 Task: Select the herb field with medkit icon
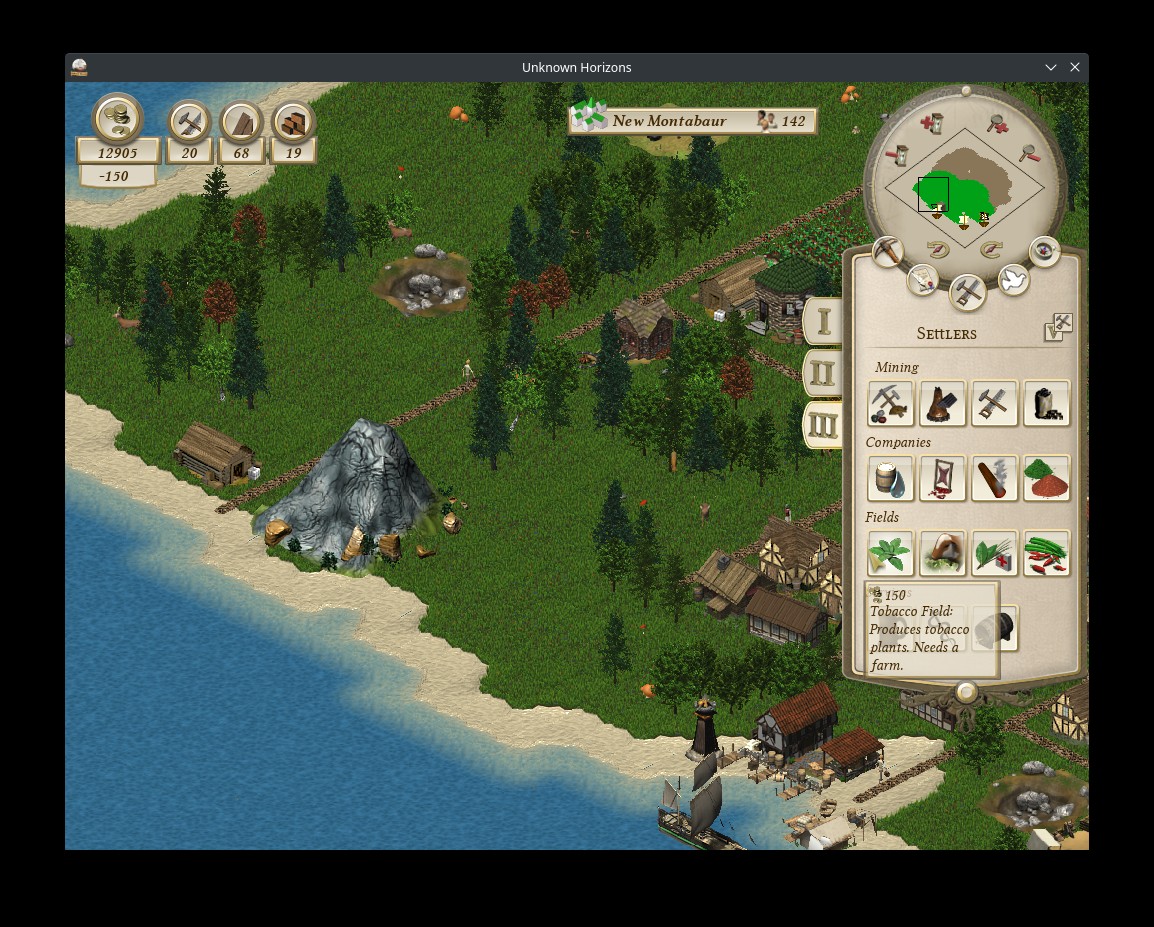[994, 553]
